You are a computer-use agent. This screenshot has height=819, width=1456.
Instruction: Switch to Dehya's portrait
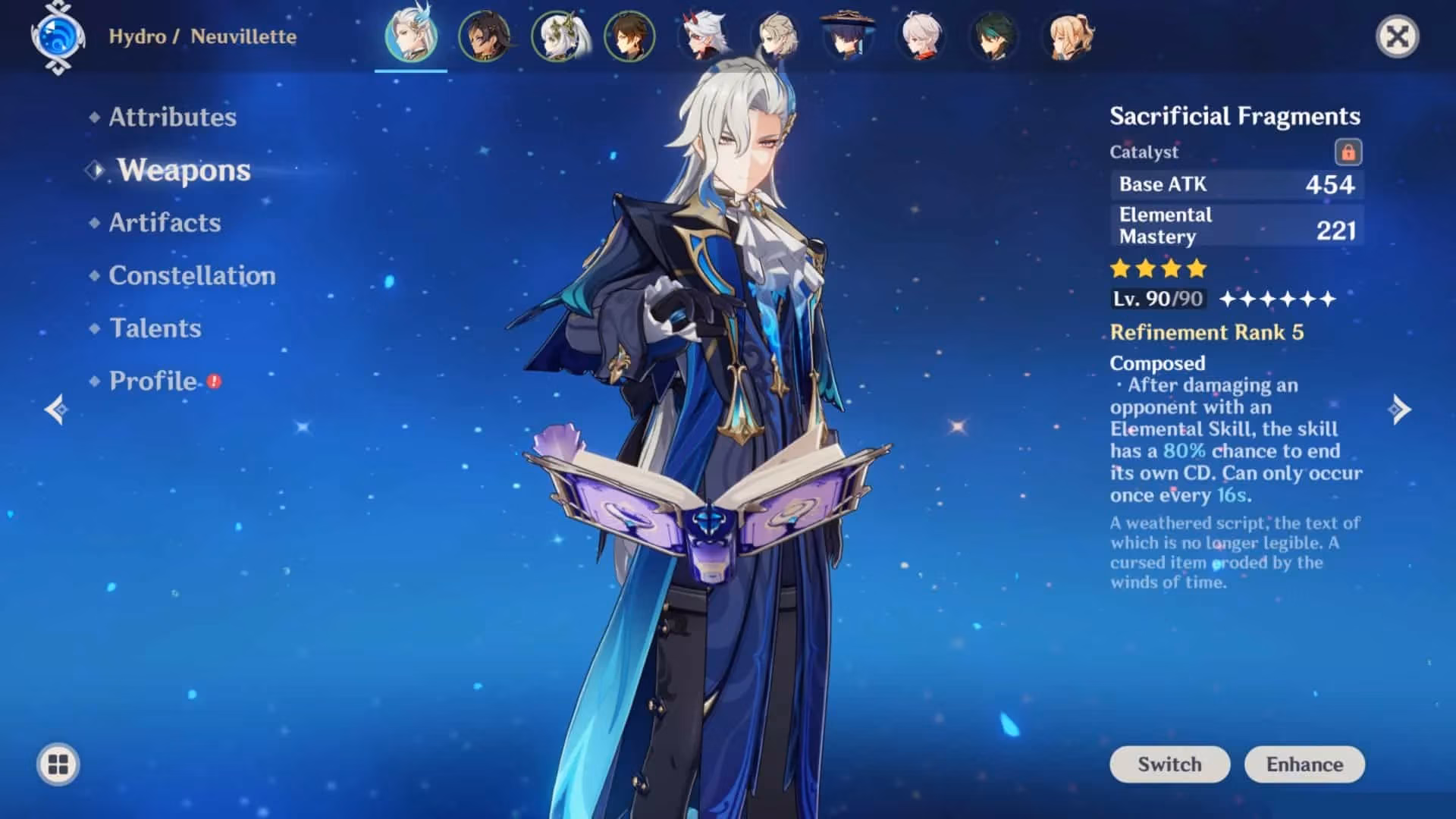tap(484, 36)
